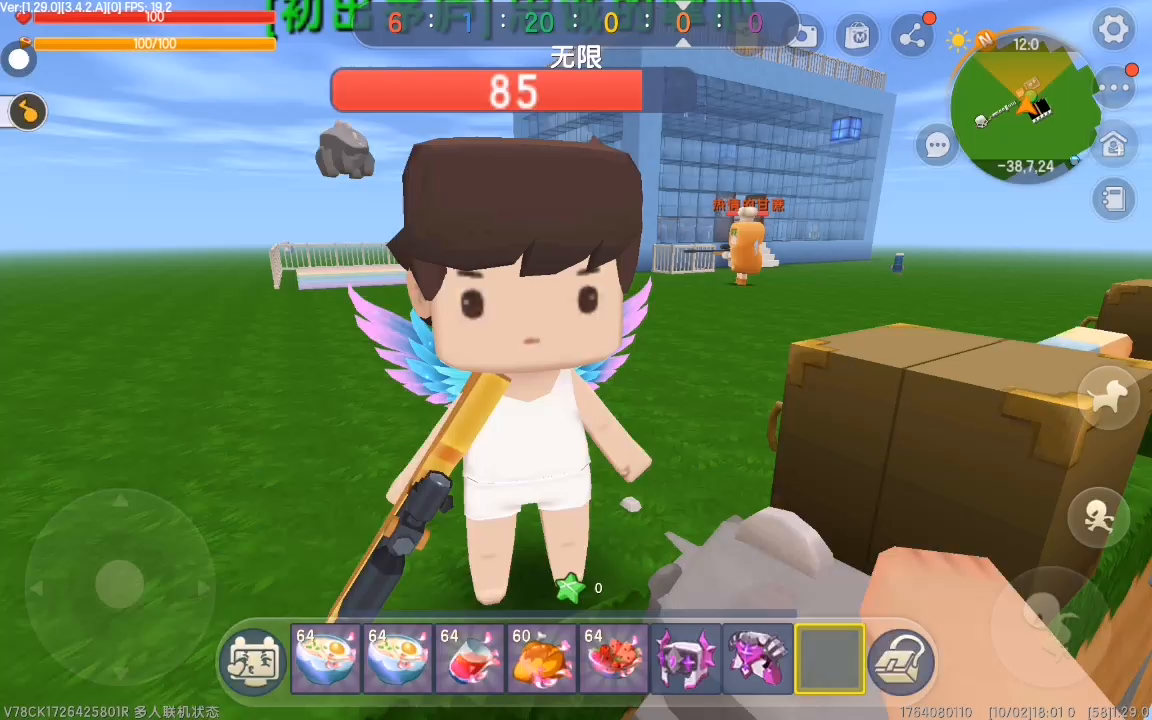Select the purple helmet hotbar slot

pos(685,659)
